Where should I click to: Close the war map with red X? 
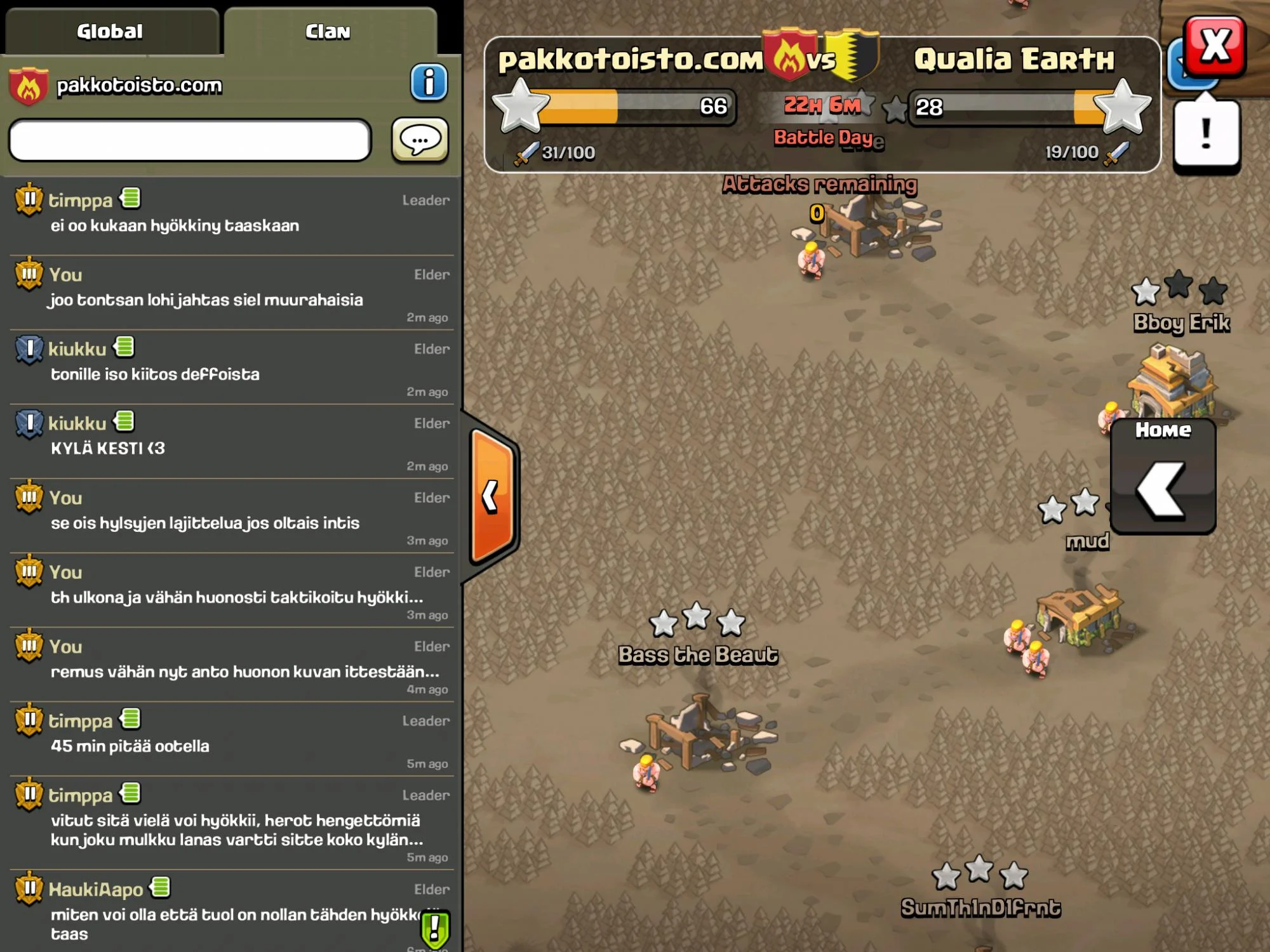click(1215, 46)
